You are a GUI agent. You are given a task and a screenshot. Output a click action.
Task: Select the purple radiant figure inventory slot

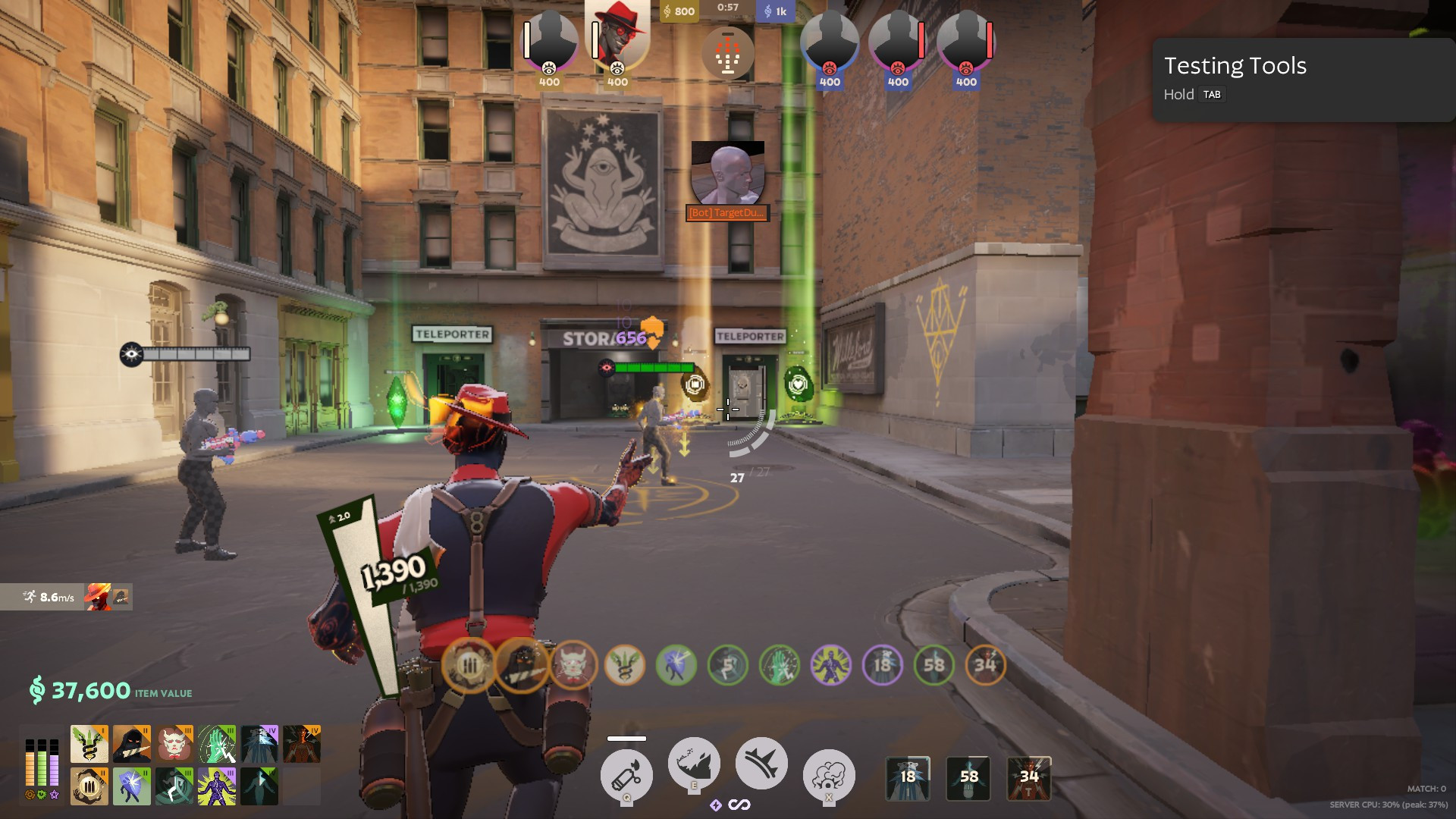point(217,786)
